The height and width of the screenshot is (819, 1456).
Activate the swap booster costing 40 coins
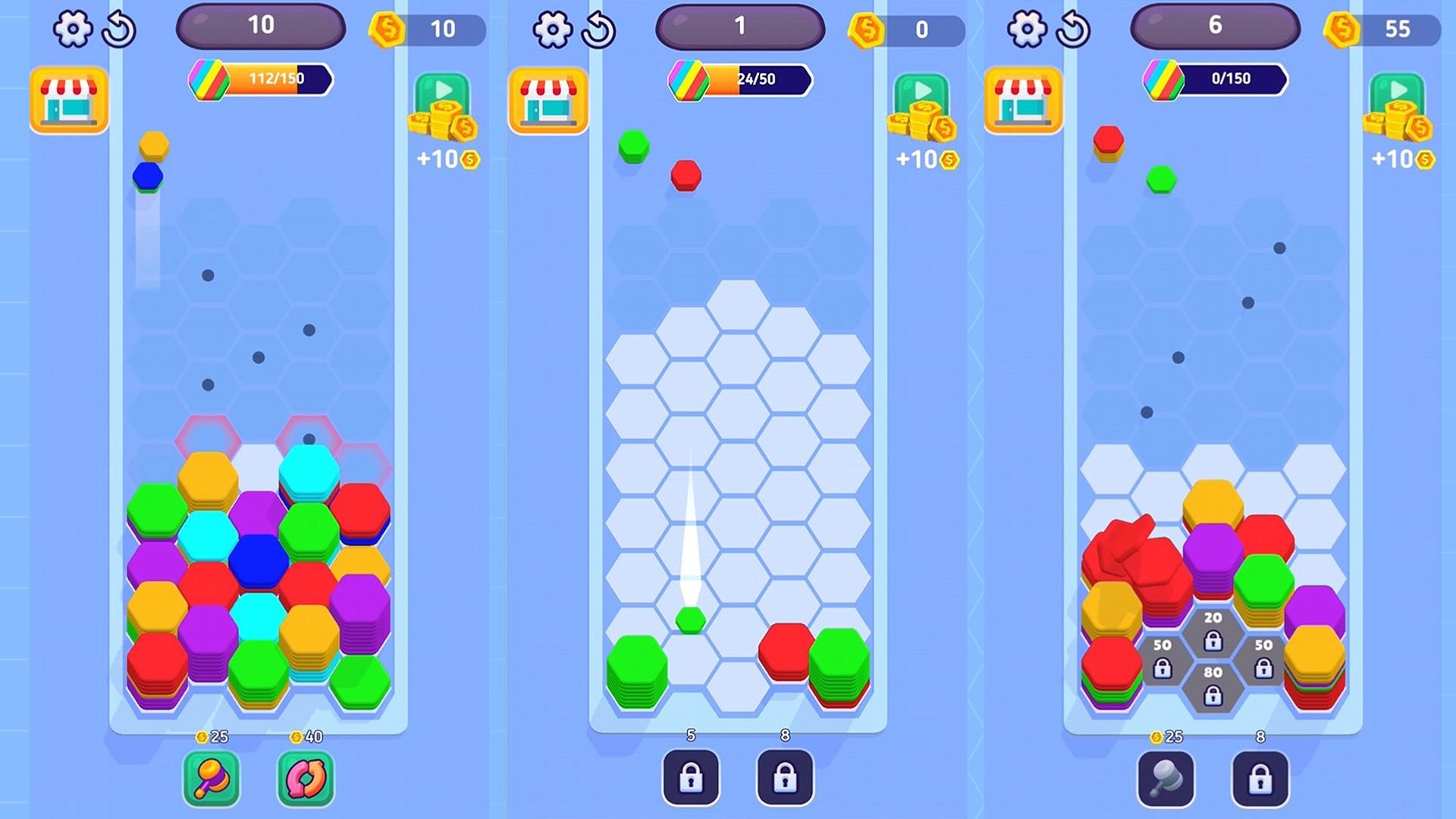306,778
